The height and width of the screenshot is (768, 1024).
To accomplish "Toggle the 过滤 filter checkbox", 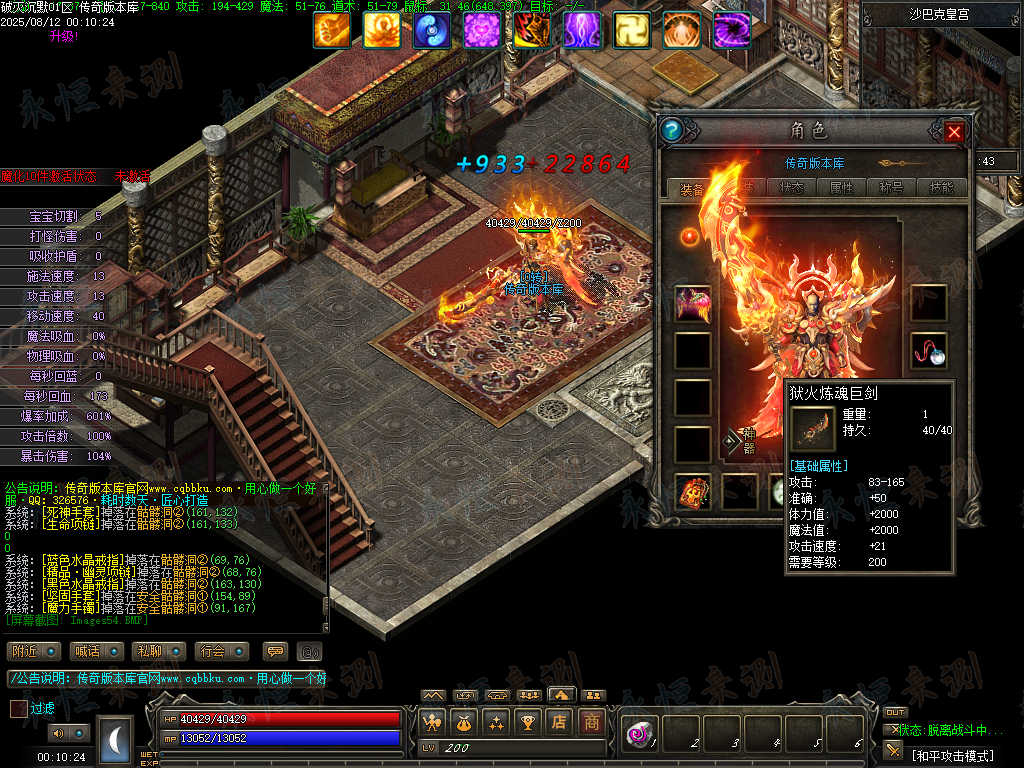I will click(19, 708).
